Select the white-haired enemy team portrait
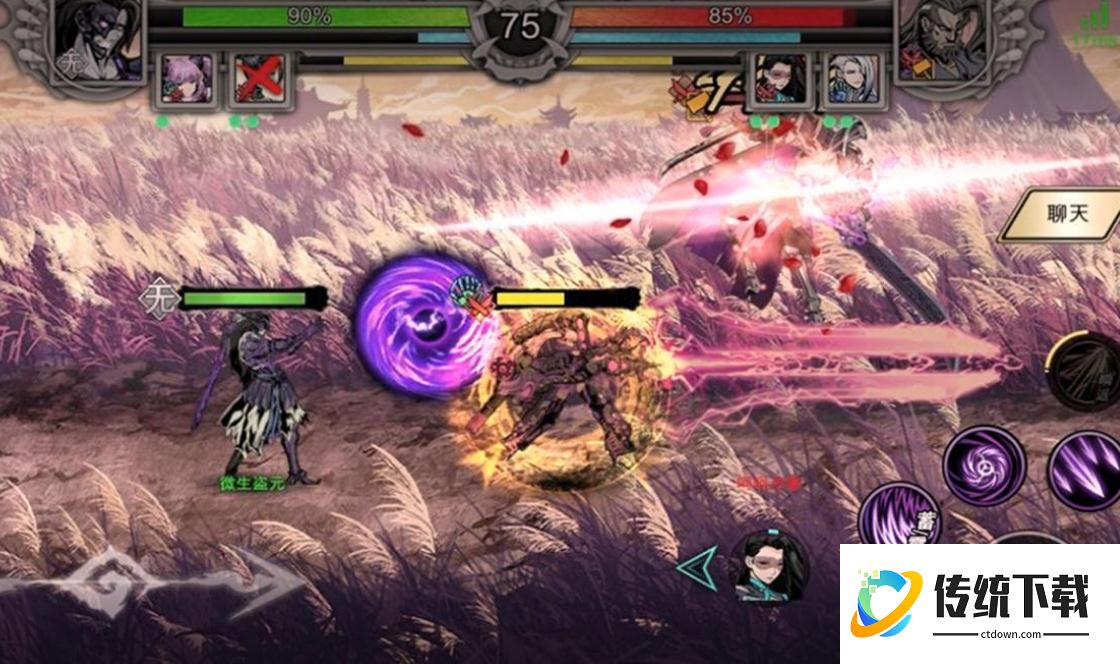 click(x=853, y=80)
